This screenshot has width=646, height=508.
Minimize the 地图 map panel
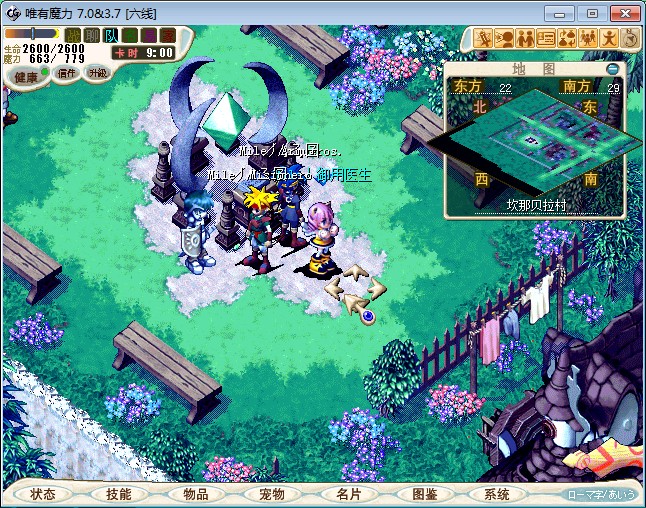point(613,69)
